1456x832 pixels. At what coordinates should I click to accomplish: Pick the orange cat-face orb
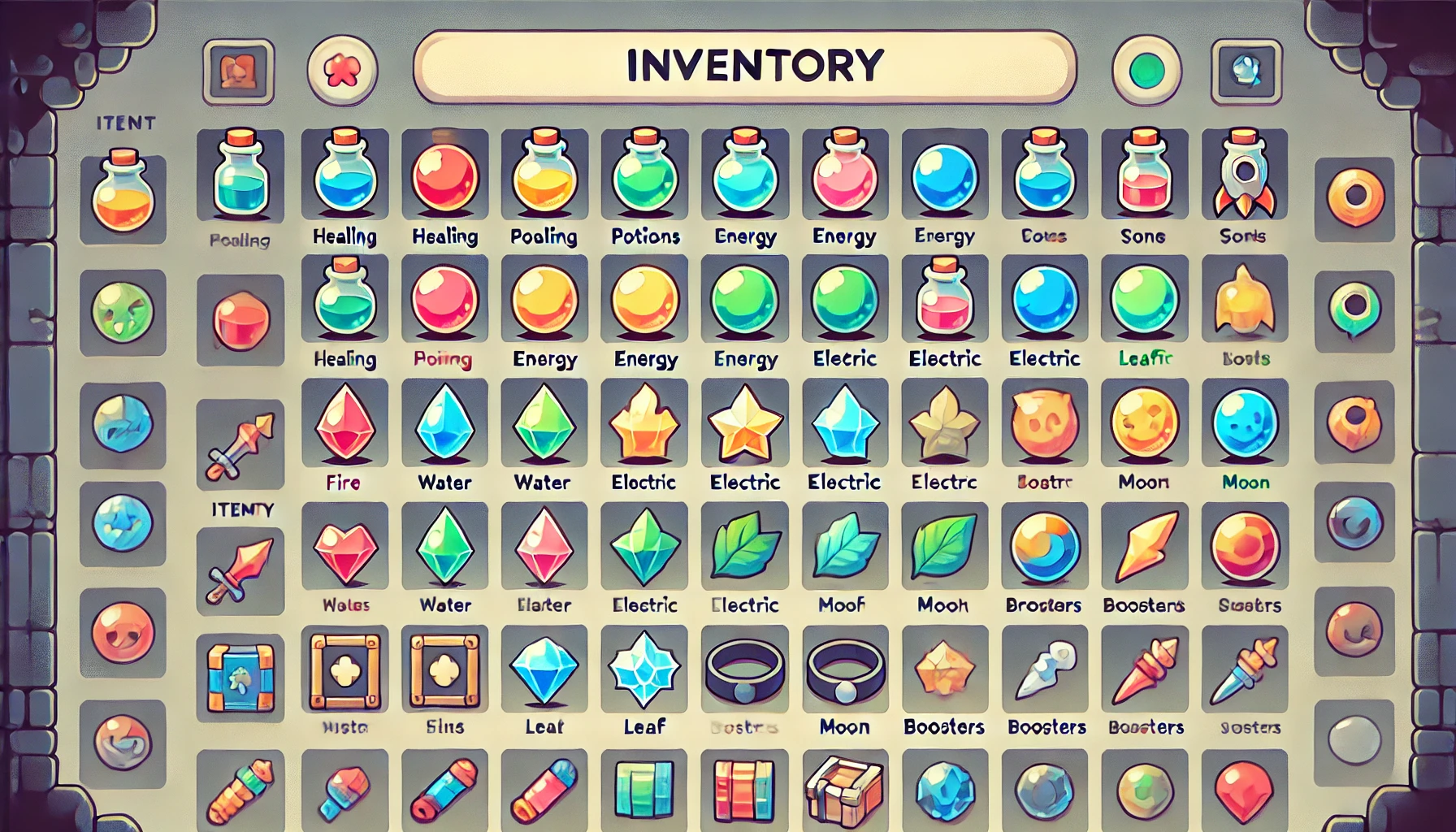[1045, 423]
